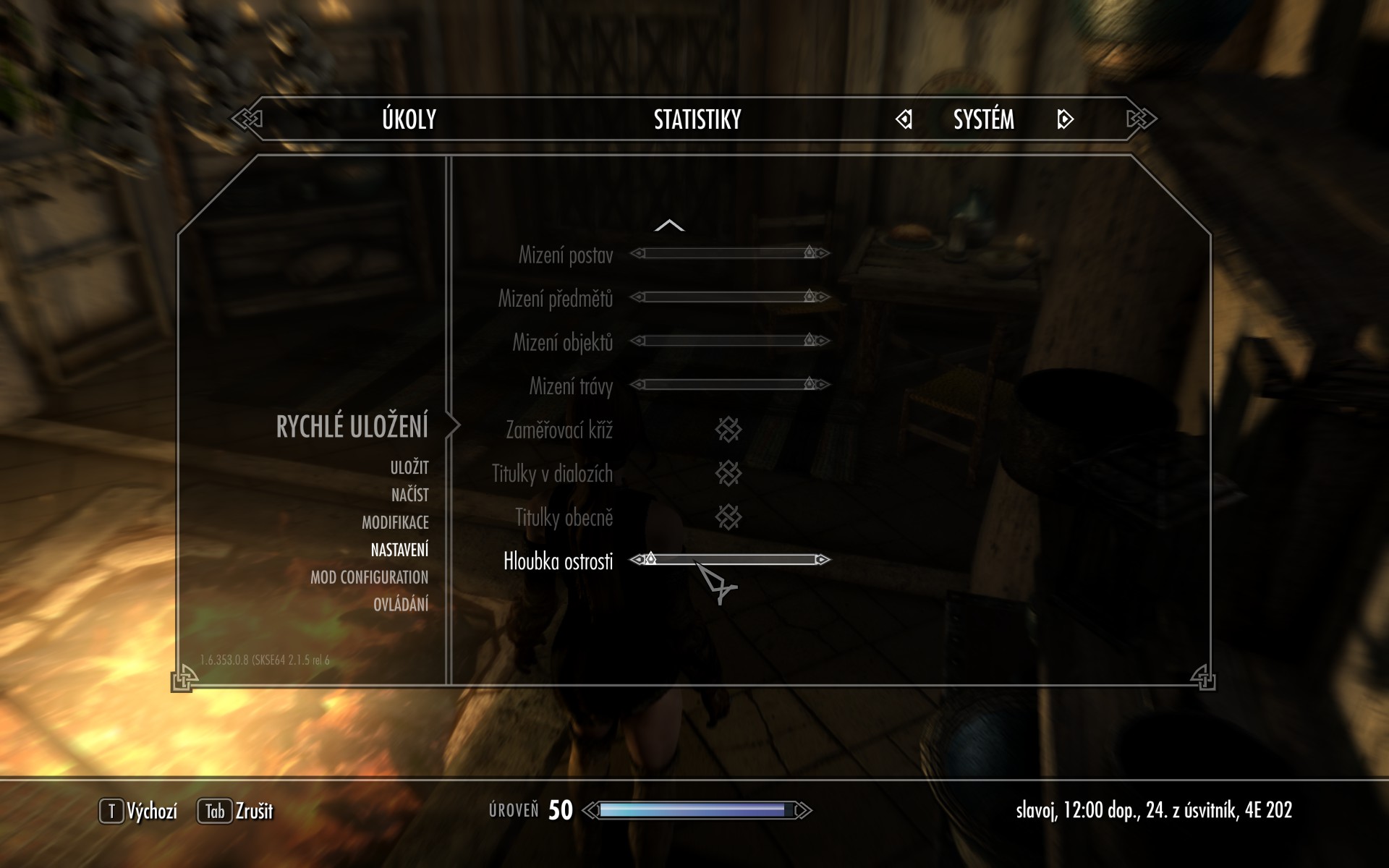This screenshot has height=868, width=1389.
Task: Change the Mizení trávy slider
Action: [730, 384]
